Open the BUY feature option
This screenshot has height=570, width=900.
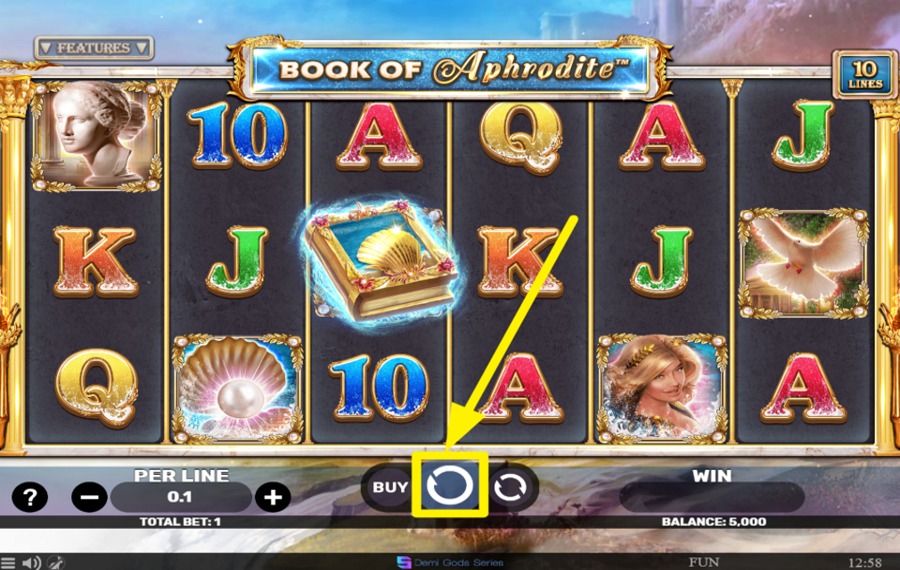[389, 488]
